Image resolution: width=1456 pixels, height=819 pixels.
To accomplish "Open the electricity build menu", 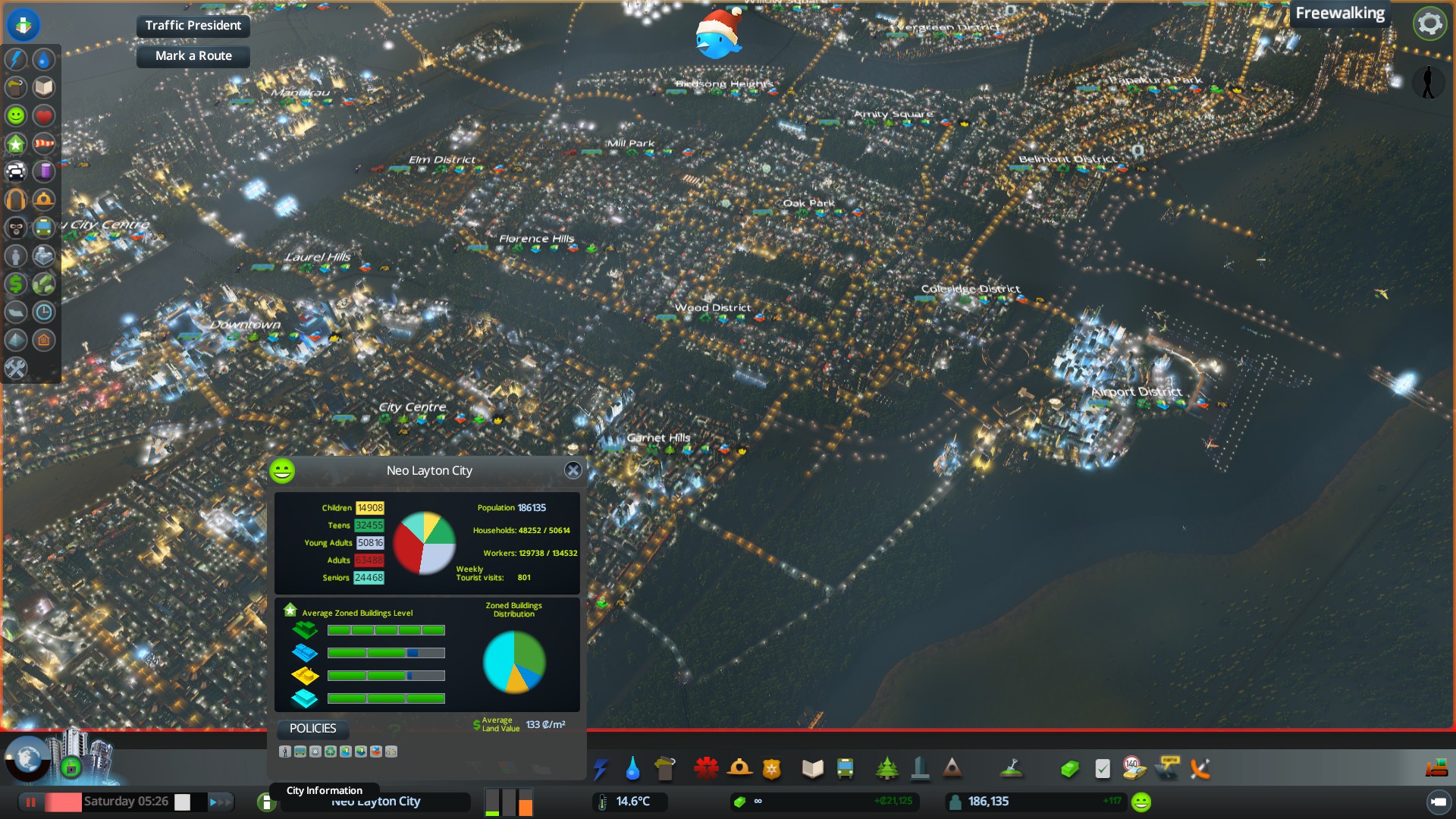I will pos(601,769).
